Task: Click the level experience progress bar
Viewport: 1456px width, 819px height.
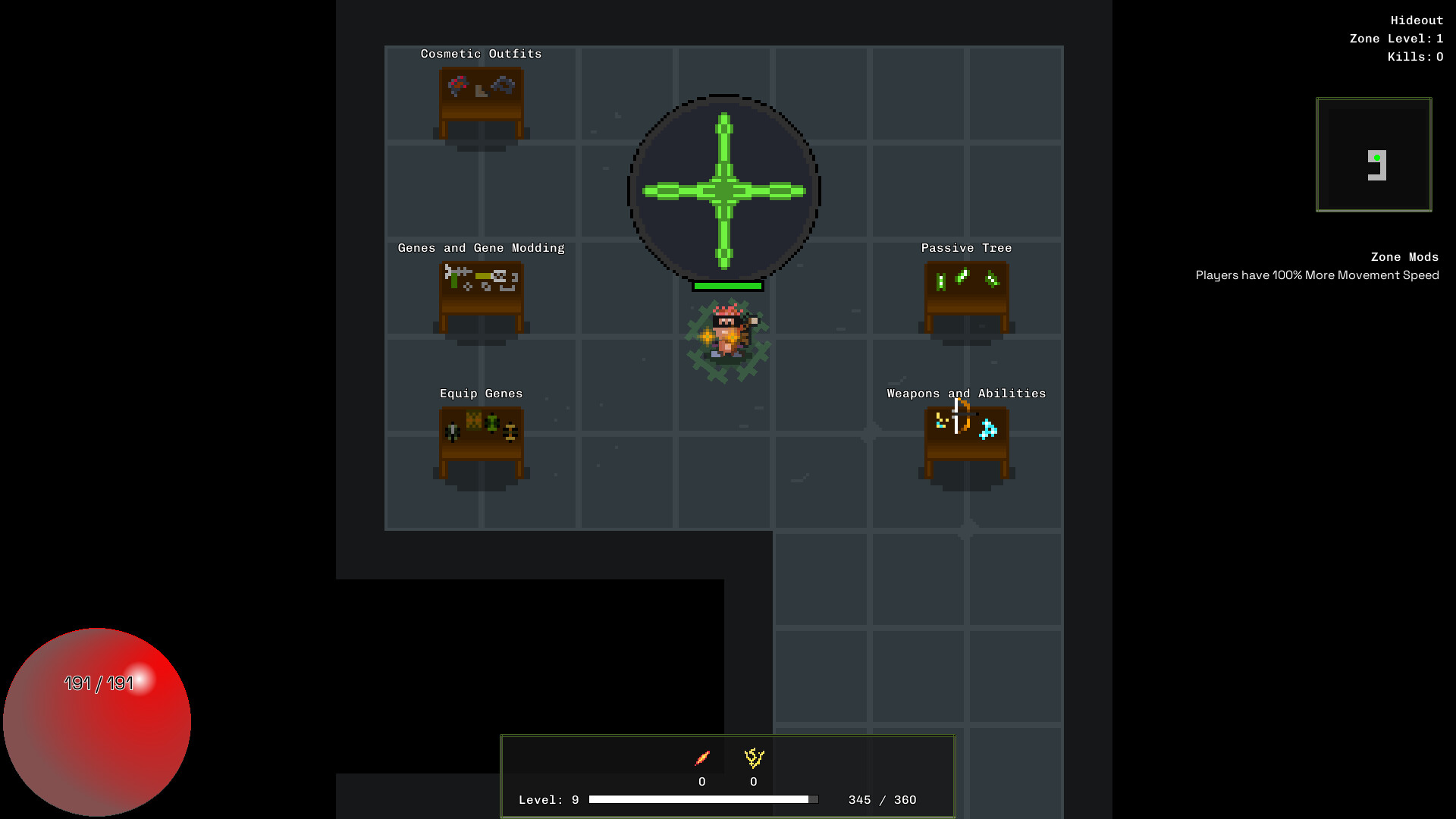Action: coord(704,799)
